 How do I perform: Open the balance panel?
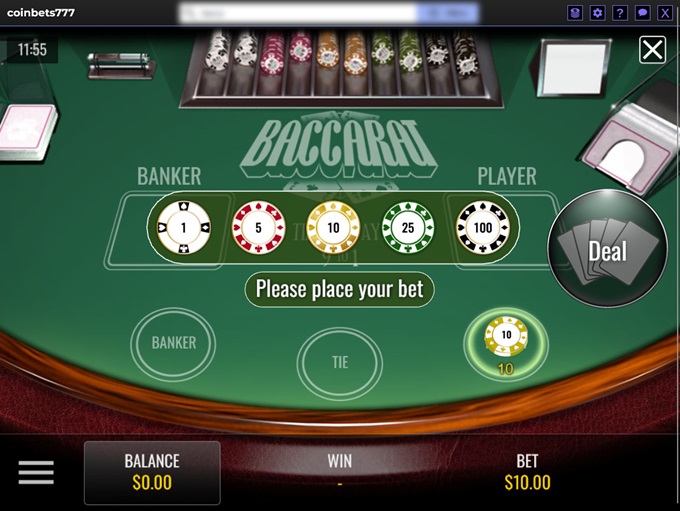[152, 472]
